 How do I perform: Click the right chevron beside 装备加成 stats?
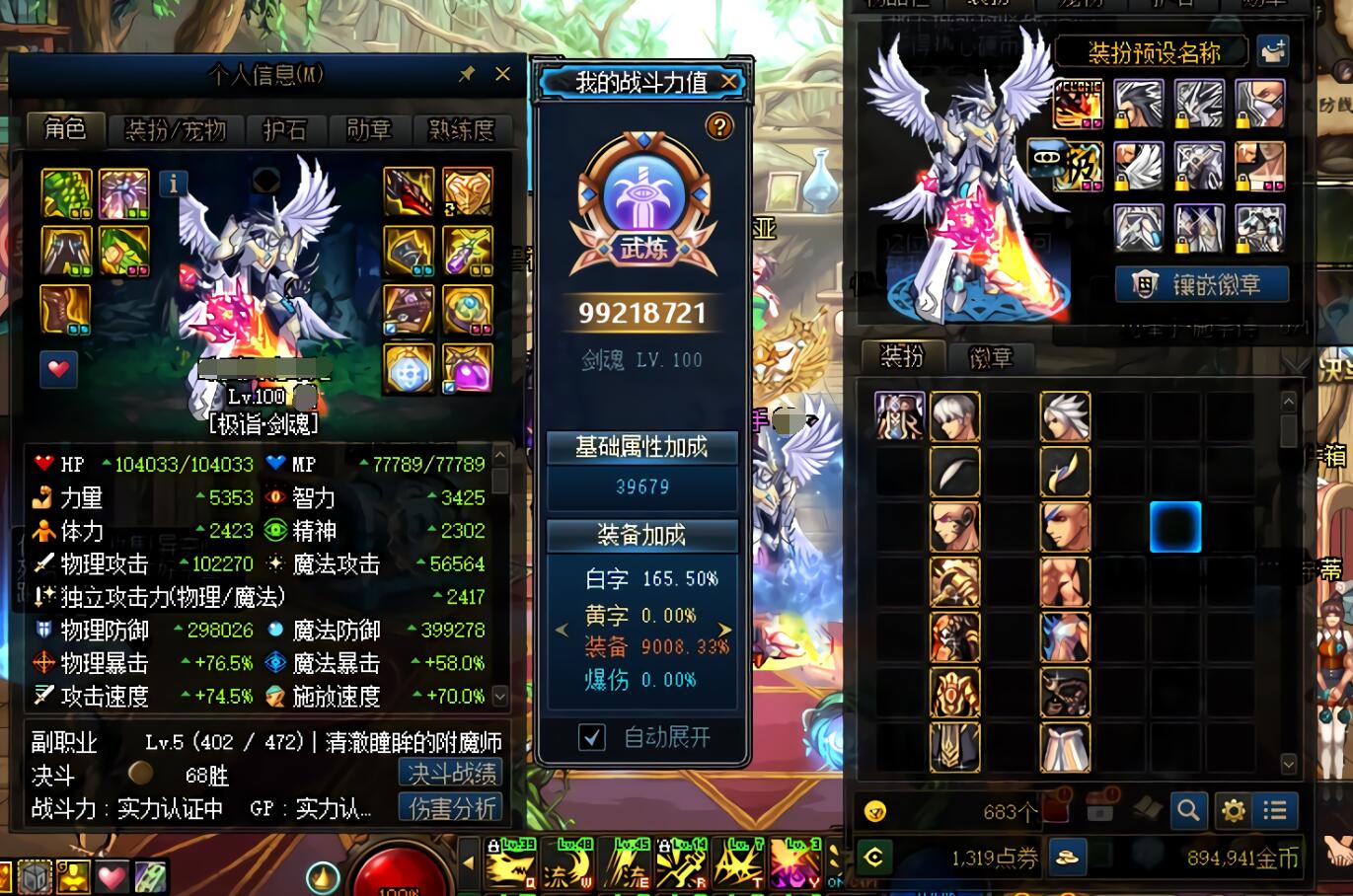723,630
